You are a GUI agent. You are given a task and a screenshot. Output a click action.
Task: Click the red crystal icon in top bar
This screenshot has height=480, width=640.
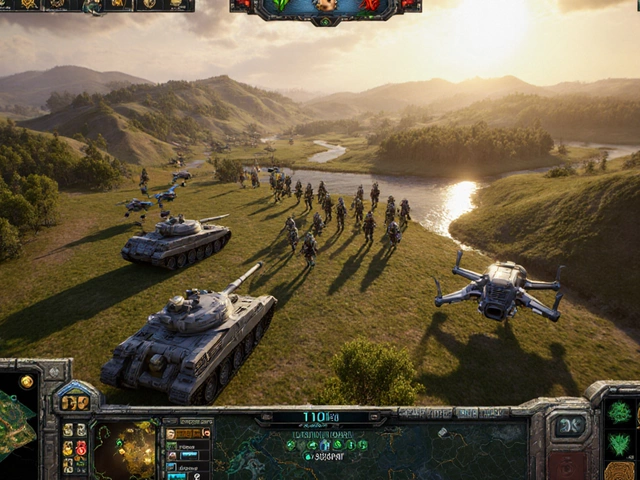(x=372, y=6)
